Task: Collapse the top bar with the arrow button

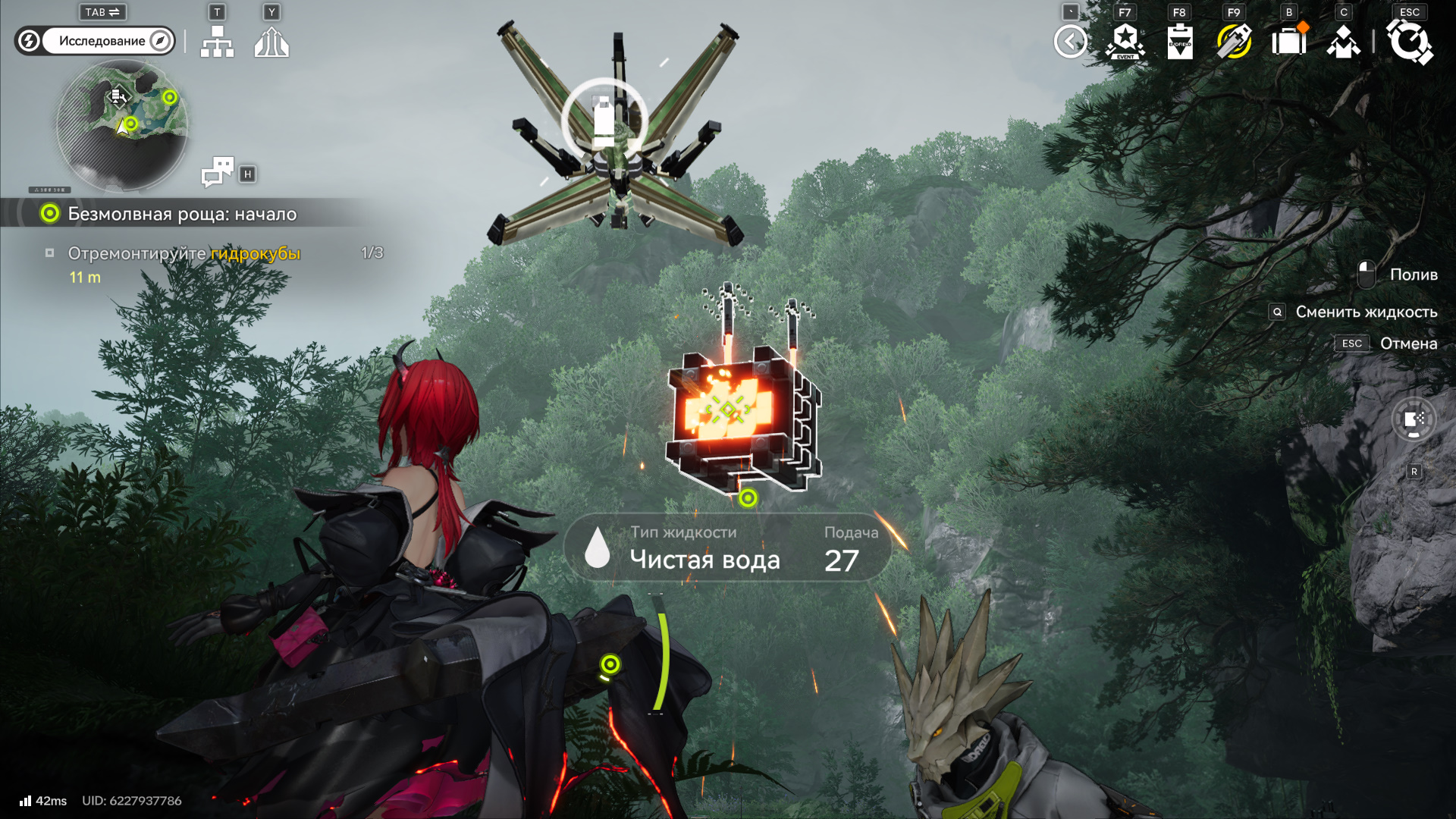Action: 1070,42
